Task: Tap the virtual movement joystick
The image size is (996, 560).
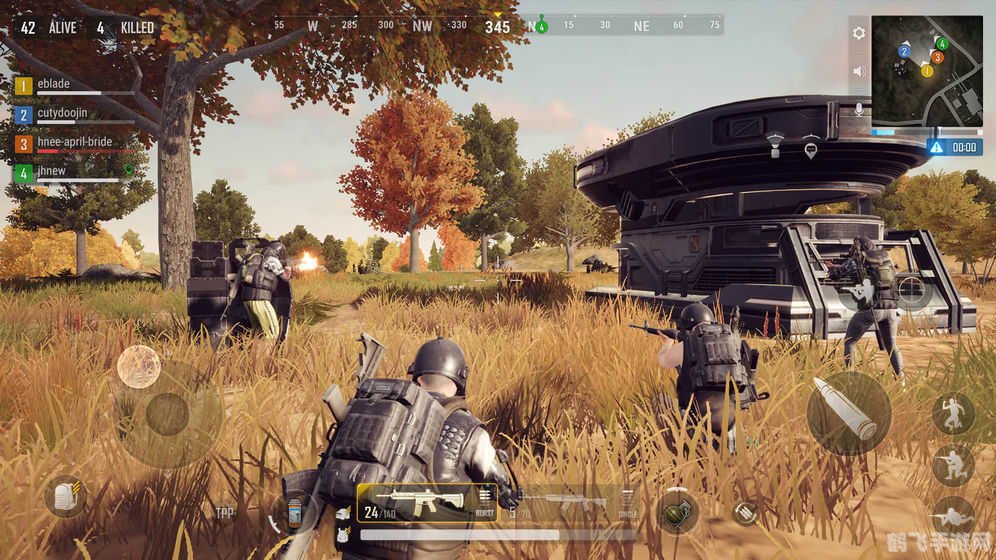Action: [167, 414]
